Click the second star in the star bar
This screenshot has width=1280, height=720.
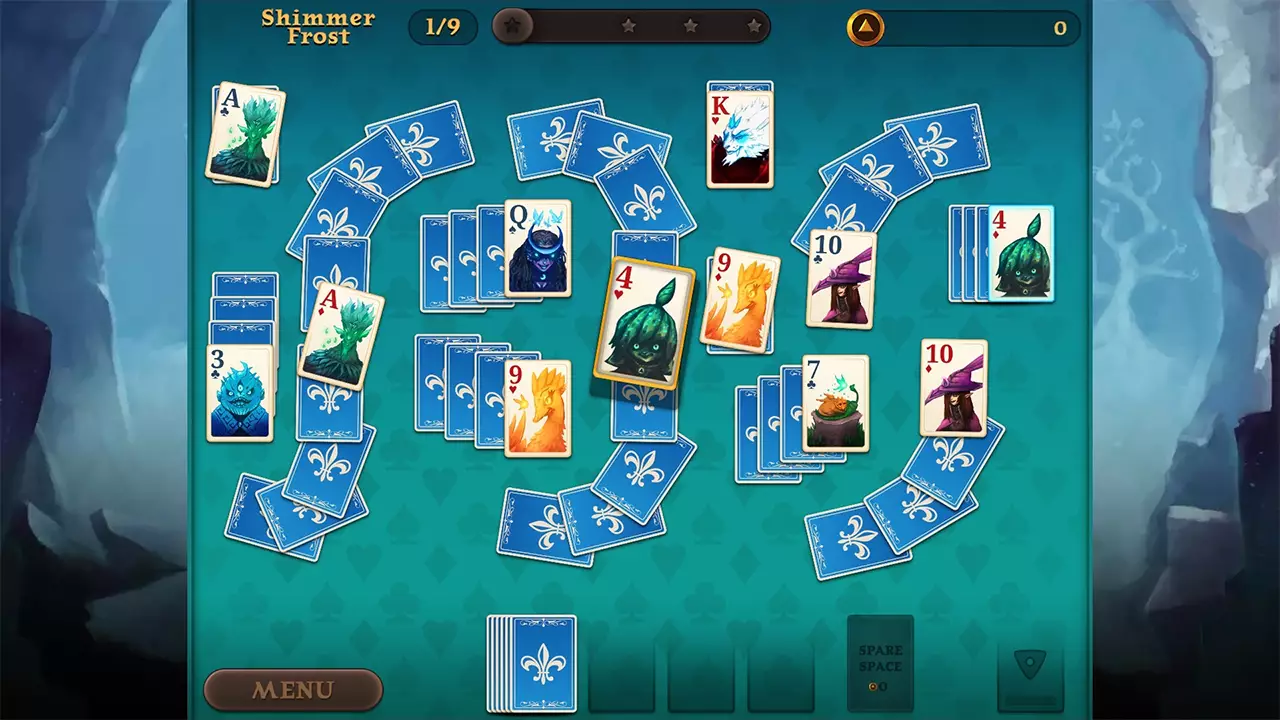click(x=629, y=27)
